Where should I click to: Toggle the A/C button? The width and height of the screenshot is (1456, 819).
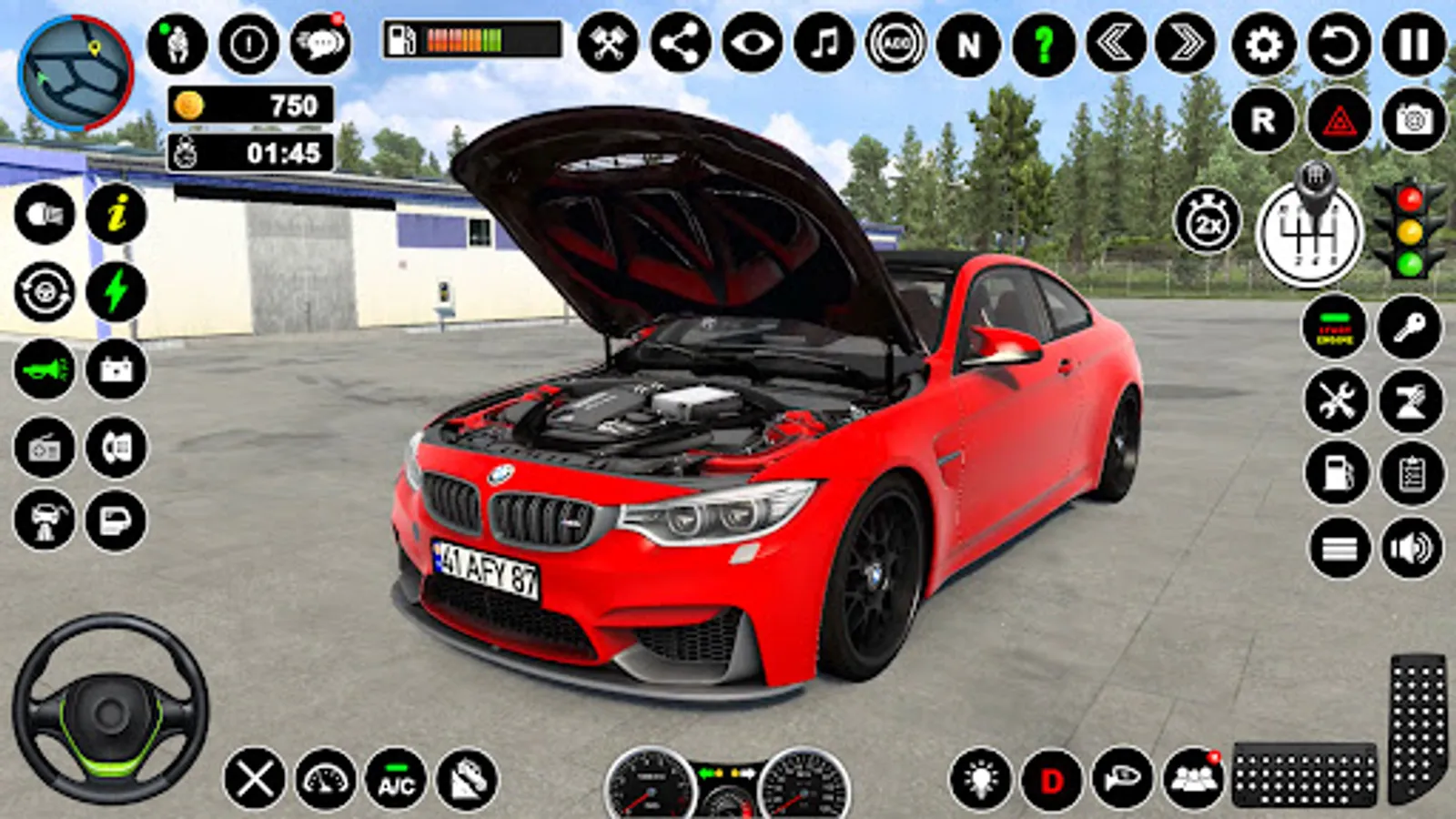click(396, 781)
